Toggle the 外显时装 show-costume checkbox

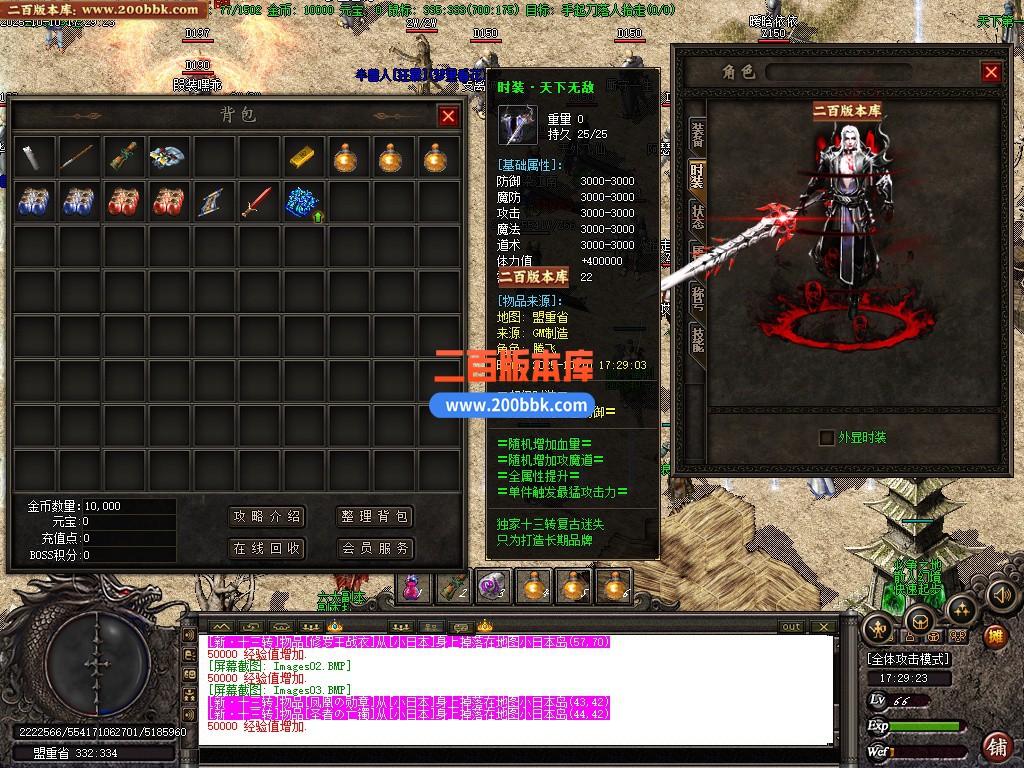827,437
